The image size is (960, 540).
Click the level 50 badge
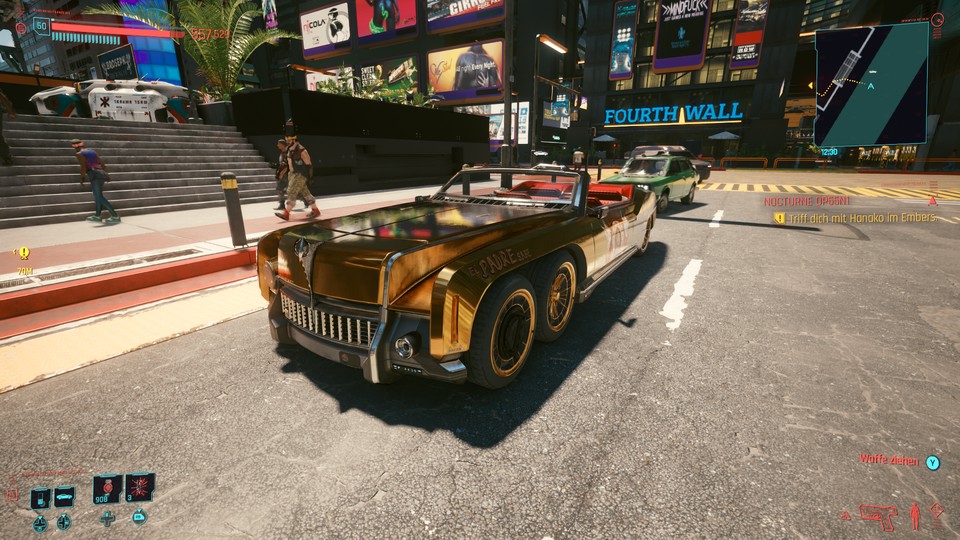point(41,26)
